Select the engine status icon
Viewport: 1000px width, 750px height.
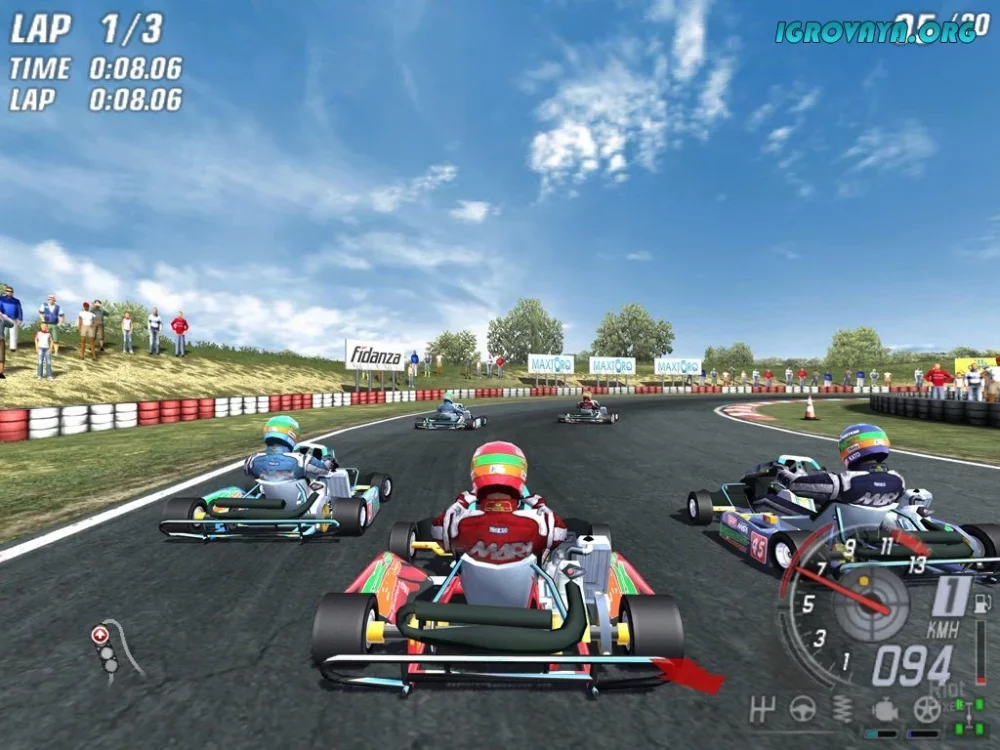(x=885, y=709)
